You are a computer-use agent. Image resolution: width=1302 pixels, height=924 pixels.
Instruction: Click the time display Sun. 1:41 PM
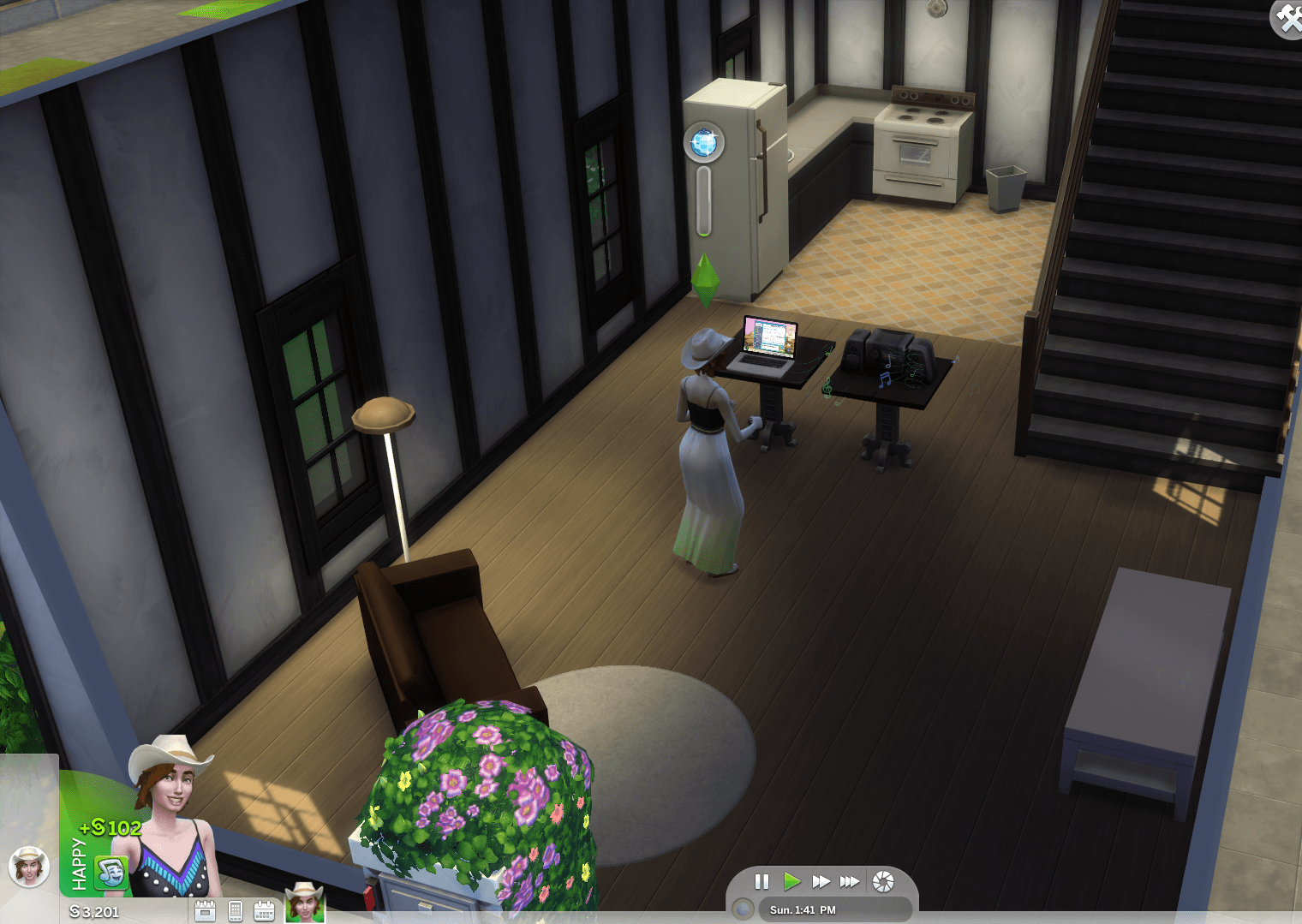[803, 909]
